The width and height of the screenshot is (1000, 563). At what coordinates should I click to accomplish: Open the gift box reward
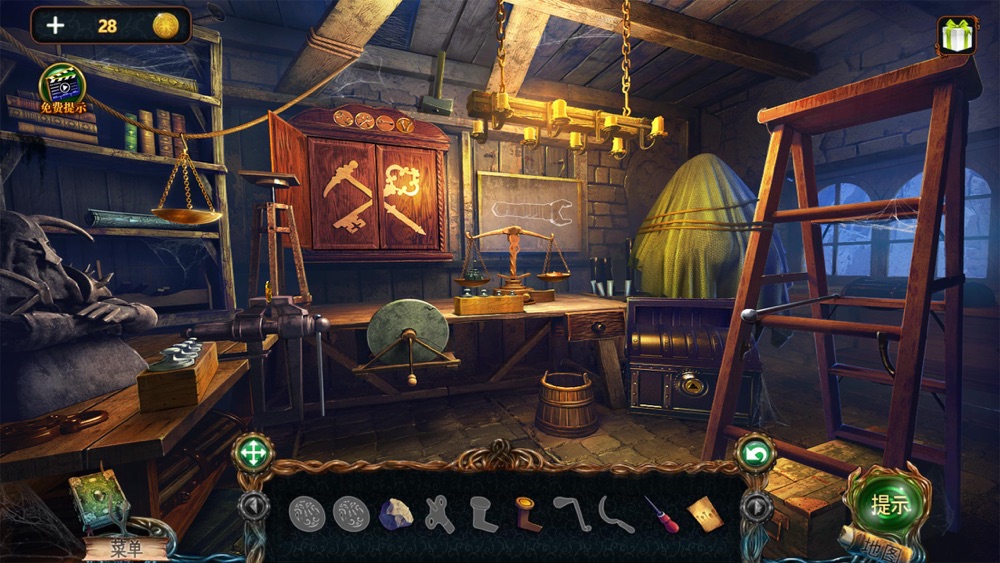[x=957, y=35]
